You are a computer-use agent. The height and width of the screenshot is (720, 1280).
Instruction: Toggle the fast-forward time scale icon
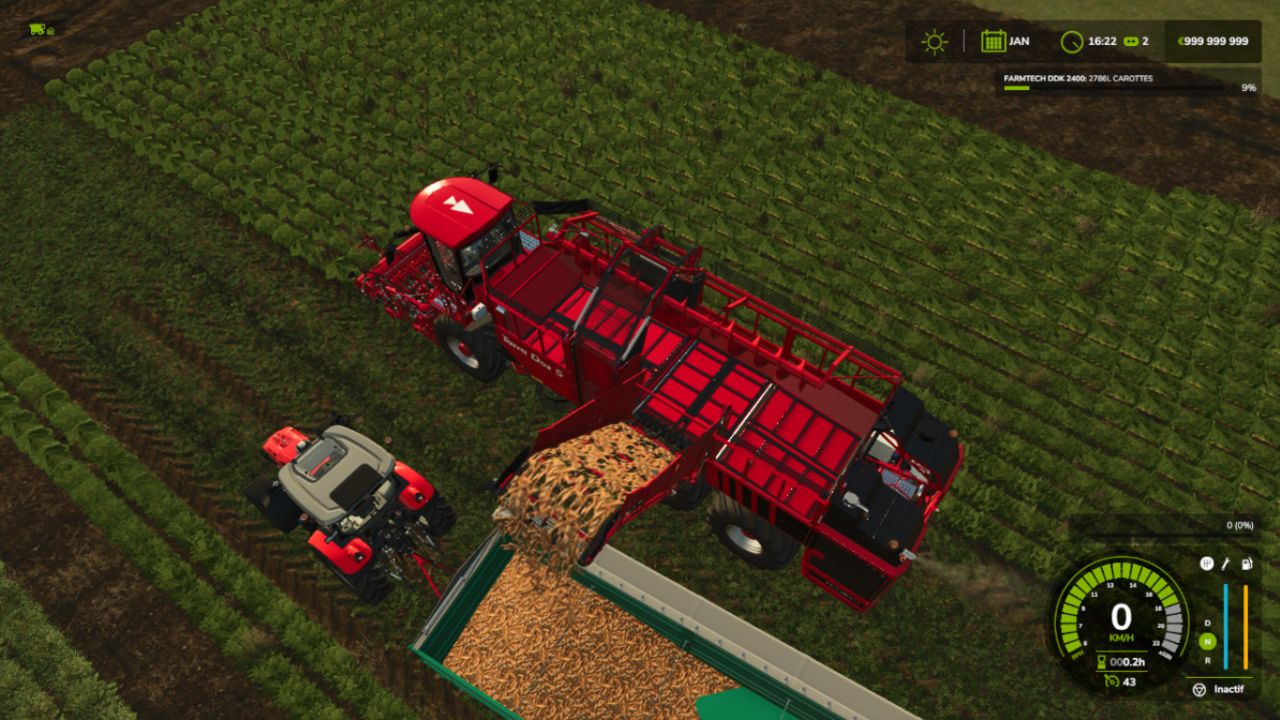pyautogui.click(x=1131, y=41)
